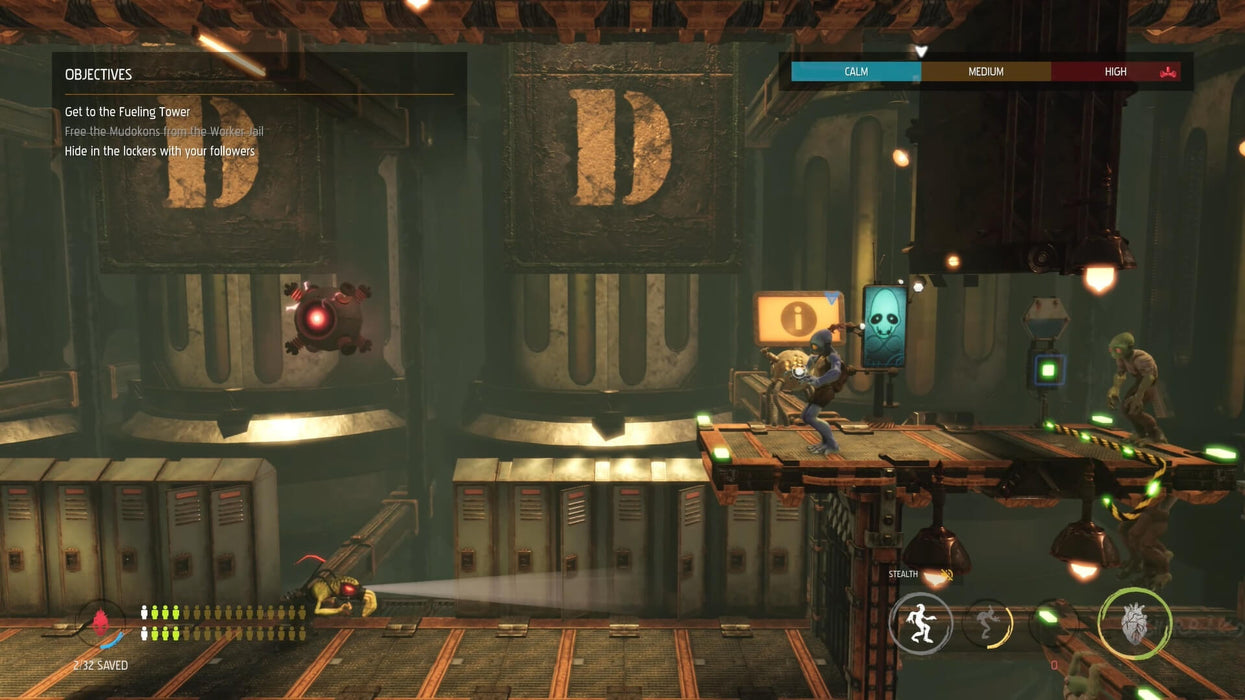Click the dimmed crouching figure icon with yellow arc
The height and width of the screenshot is (700, 1245).
(988, 623)
